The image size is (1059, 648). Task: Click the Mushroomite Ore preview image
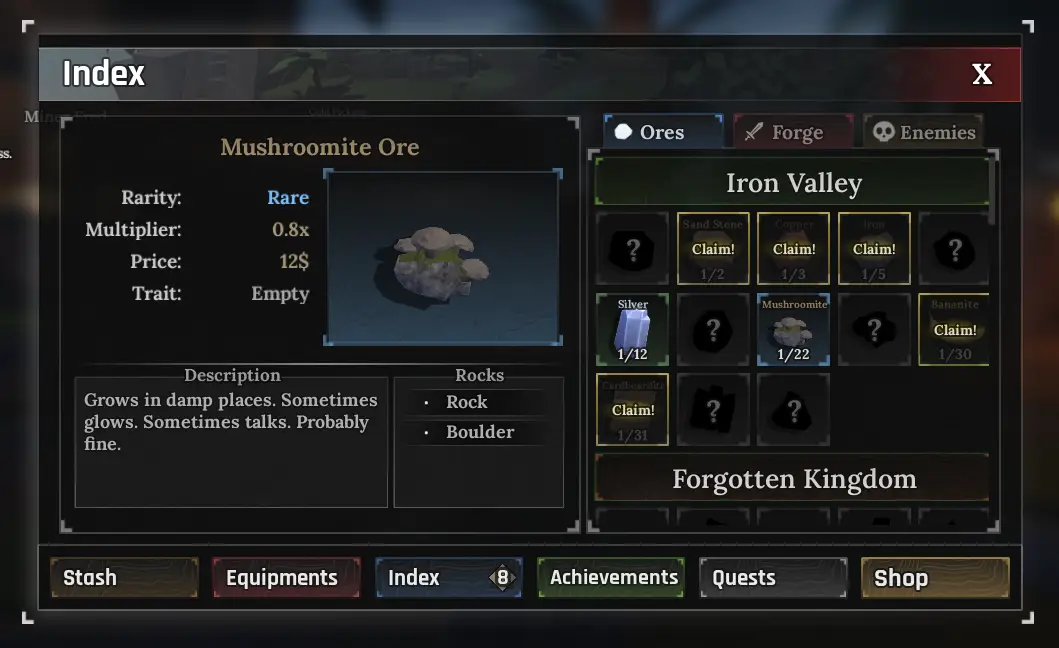443,258
